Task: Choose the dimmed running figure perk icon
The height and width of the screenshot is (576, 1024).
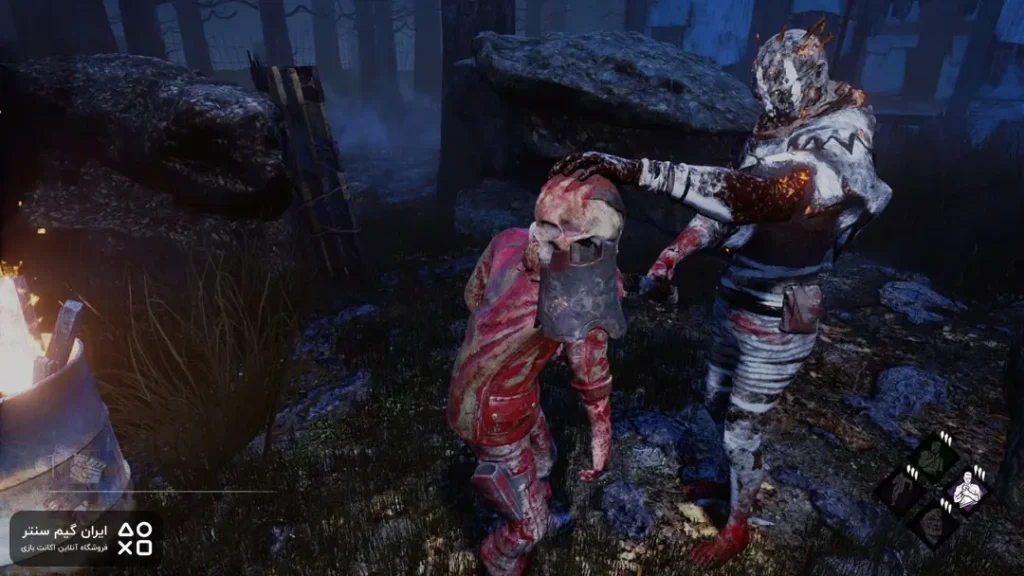Action: pyautogui.click(x=902, y=490)
